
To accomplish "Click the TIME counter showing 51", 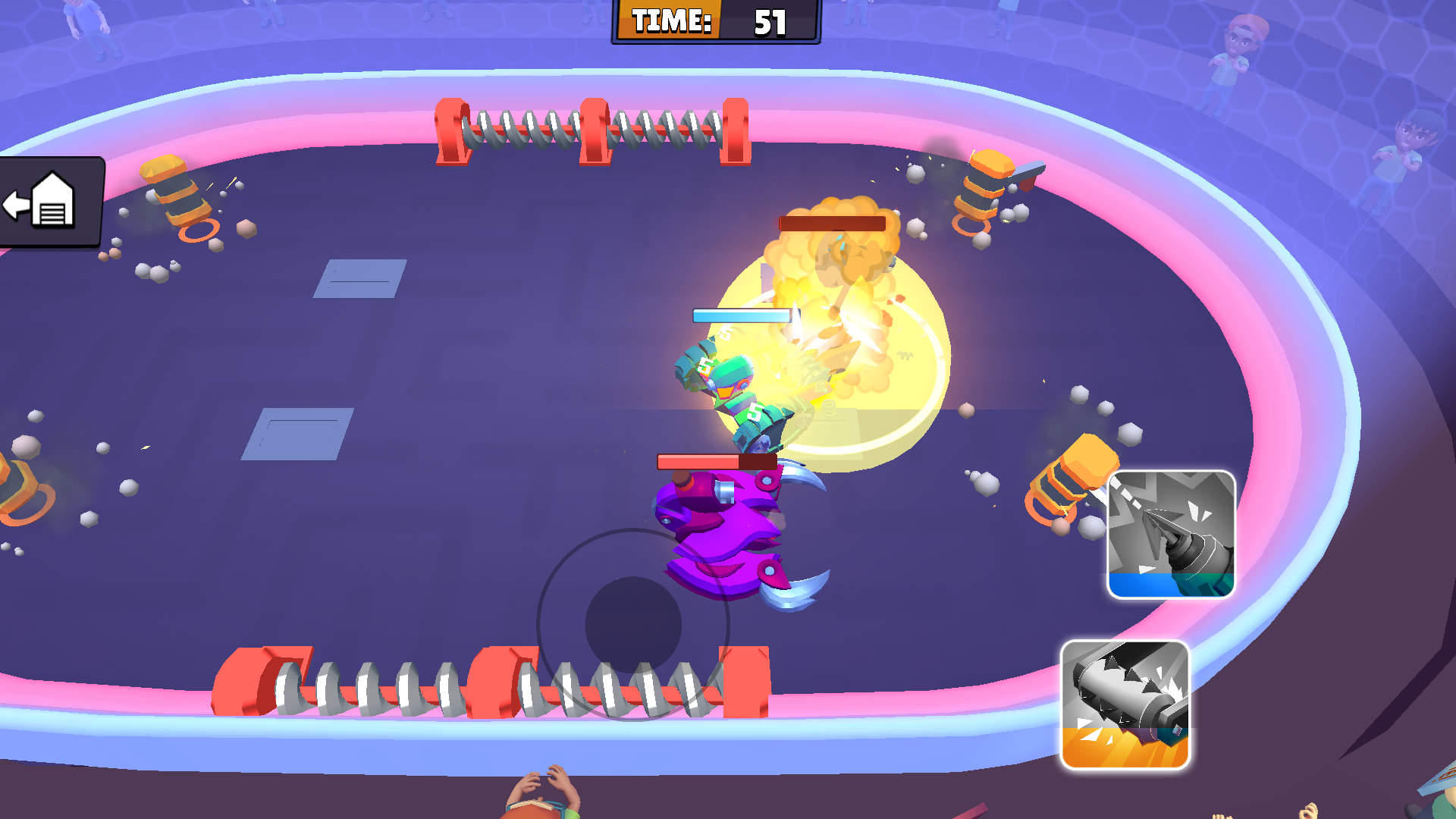I will 714,22.
